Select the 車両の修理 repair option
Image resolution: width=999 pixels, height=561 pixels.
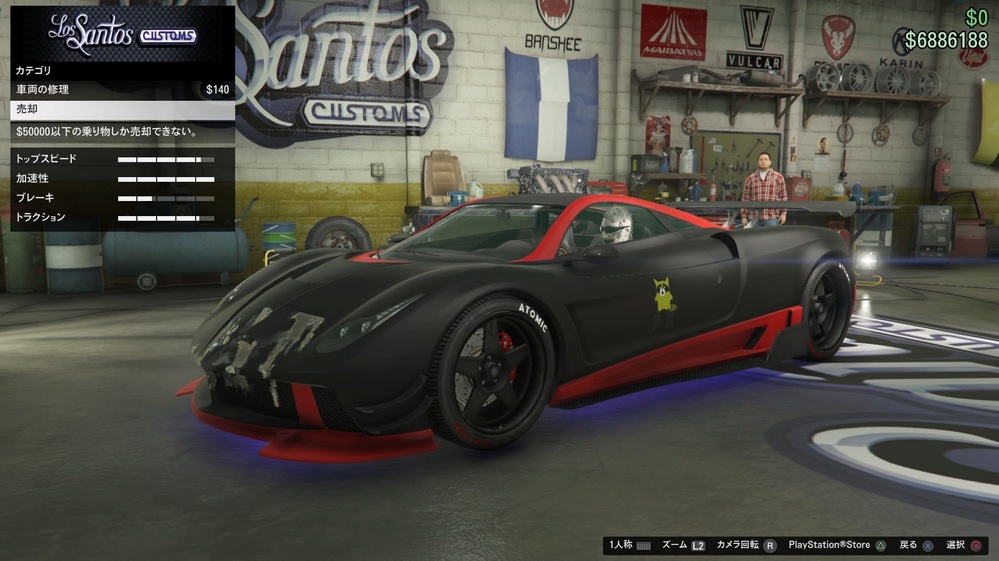(122, 90)
